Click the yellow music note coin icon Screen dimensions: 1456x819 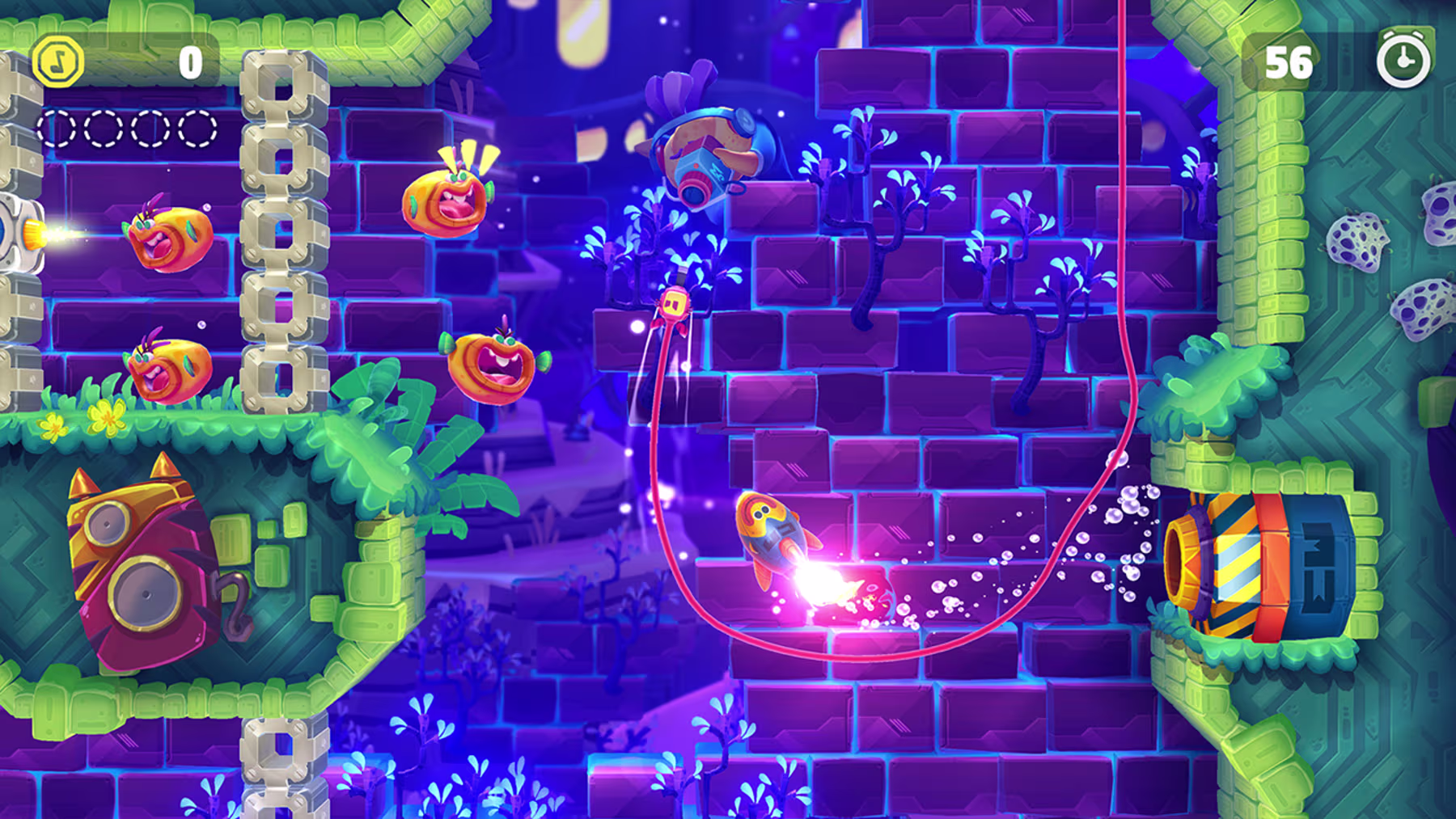[57, 62]
